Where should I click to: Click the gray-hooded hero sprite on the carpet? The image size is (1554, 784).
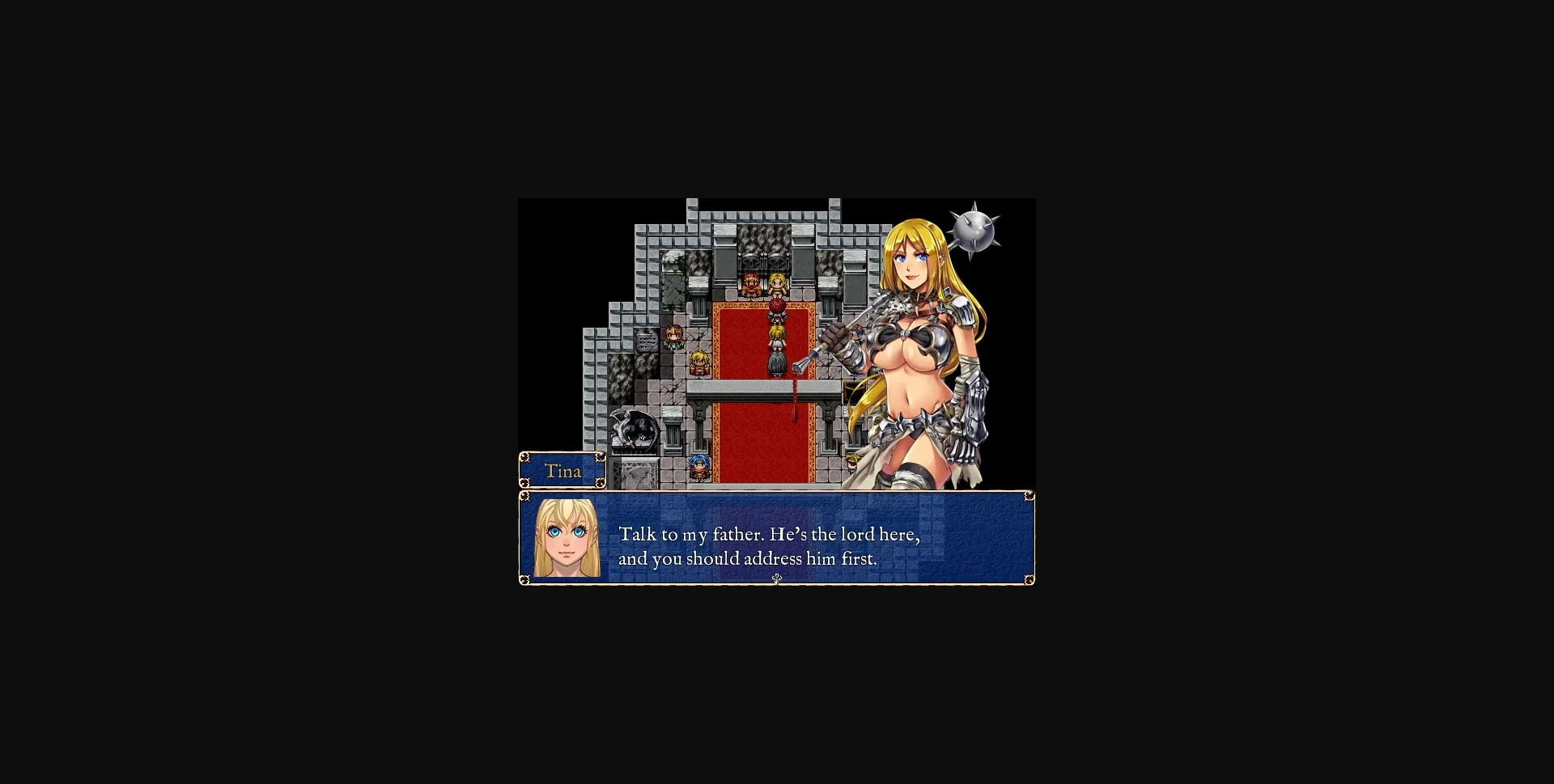coord(775,362)
